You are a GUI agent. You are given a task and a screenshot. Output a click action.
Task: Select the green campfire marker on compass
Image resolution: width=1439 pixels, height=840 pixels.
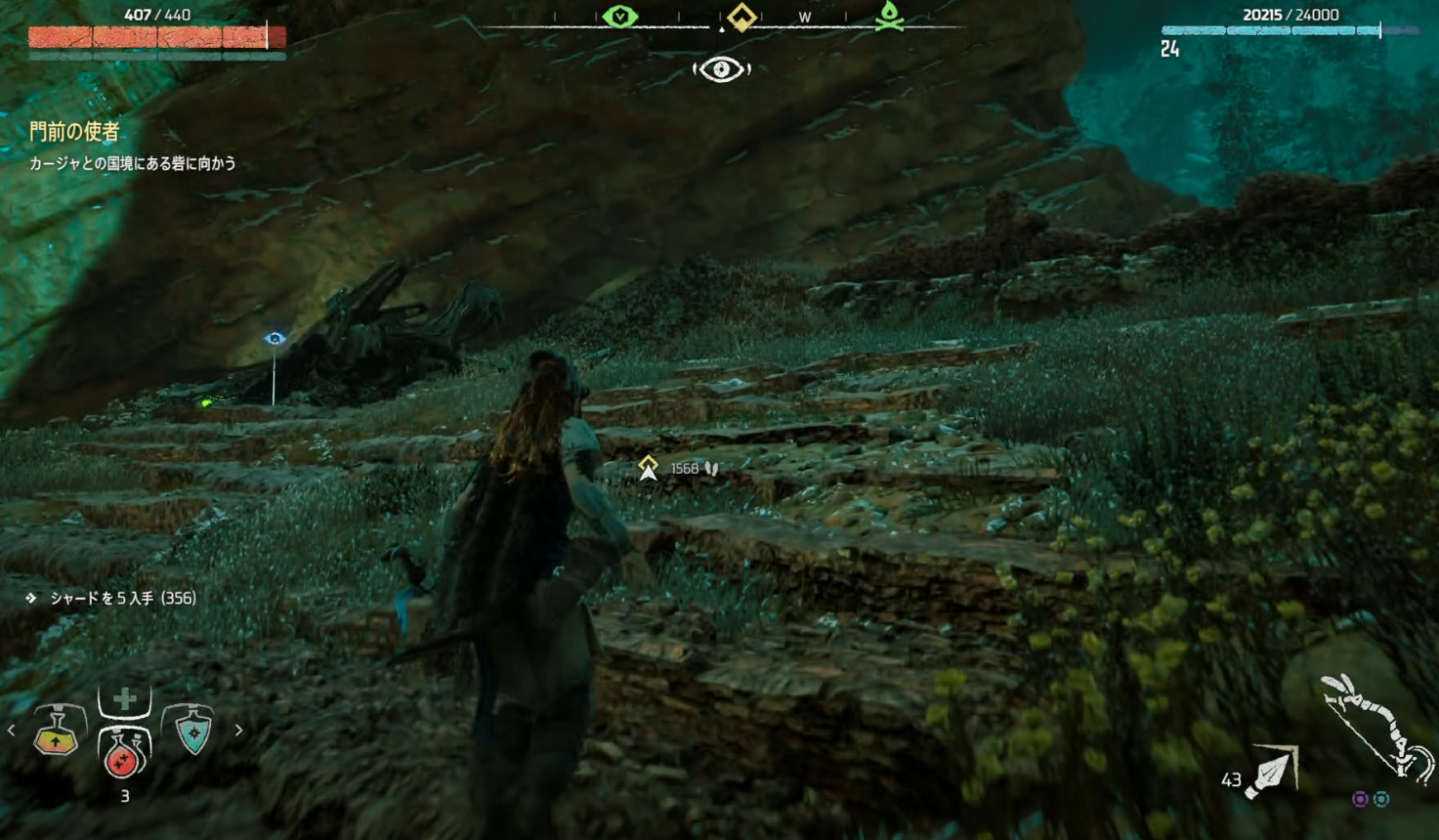tap(889, 16)
